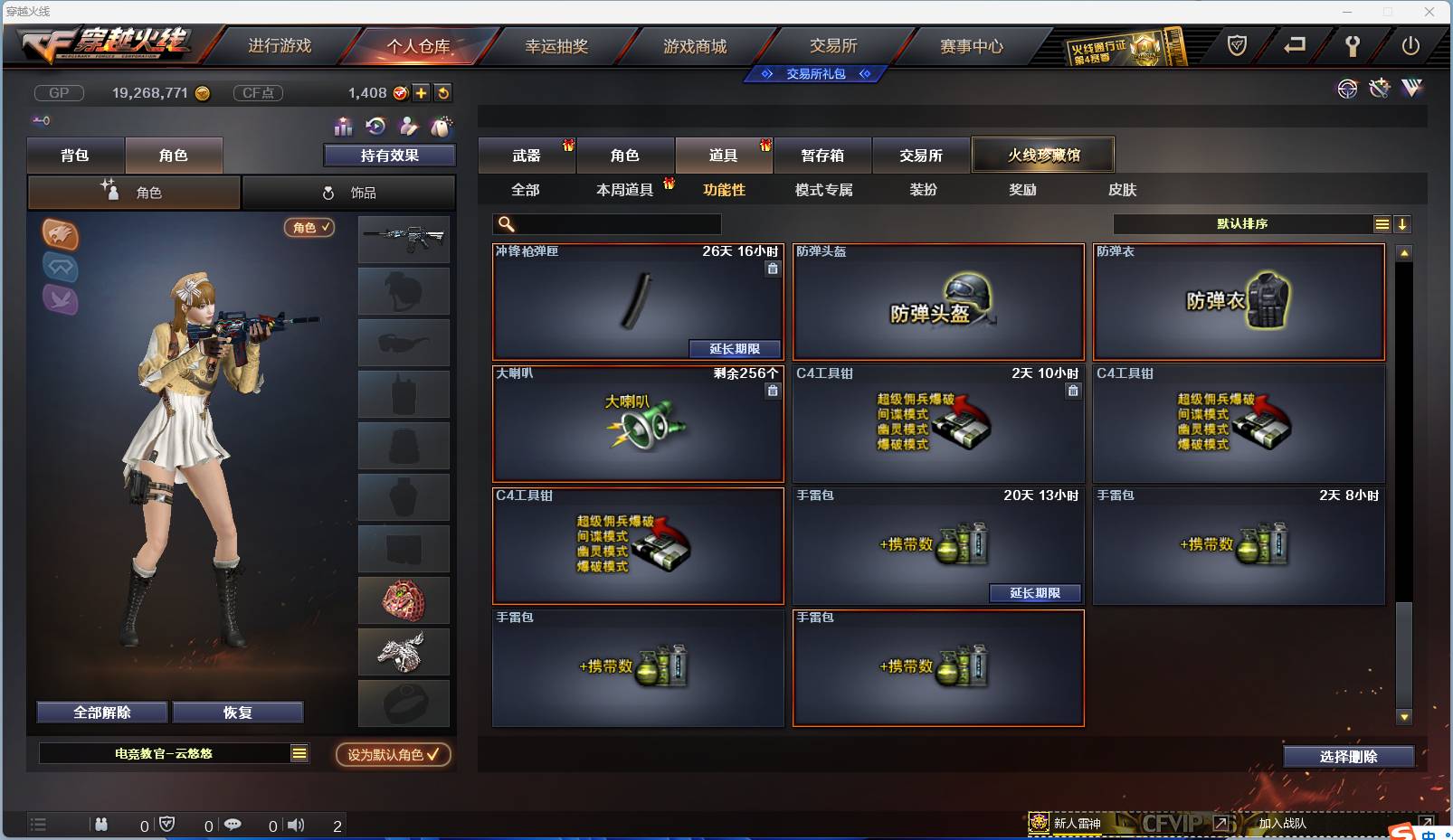Open the chat bubble icon in the bottom bar
Viewport: 1453px width, 840px height.
pyautogui.click(x=233, y=825)
